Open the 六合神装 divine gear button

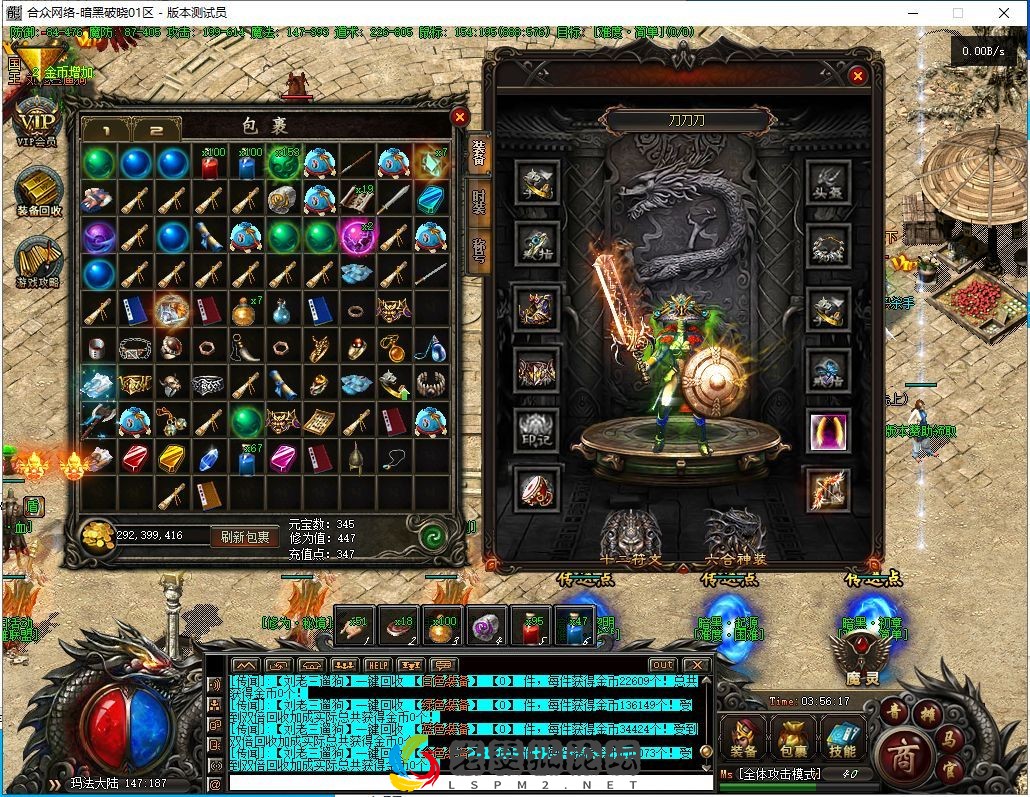735,533
